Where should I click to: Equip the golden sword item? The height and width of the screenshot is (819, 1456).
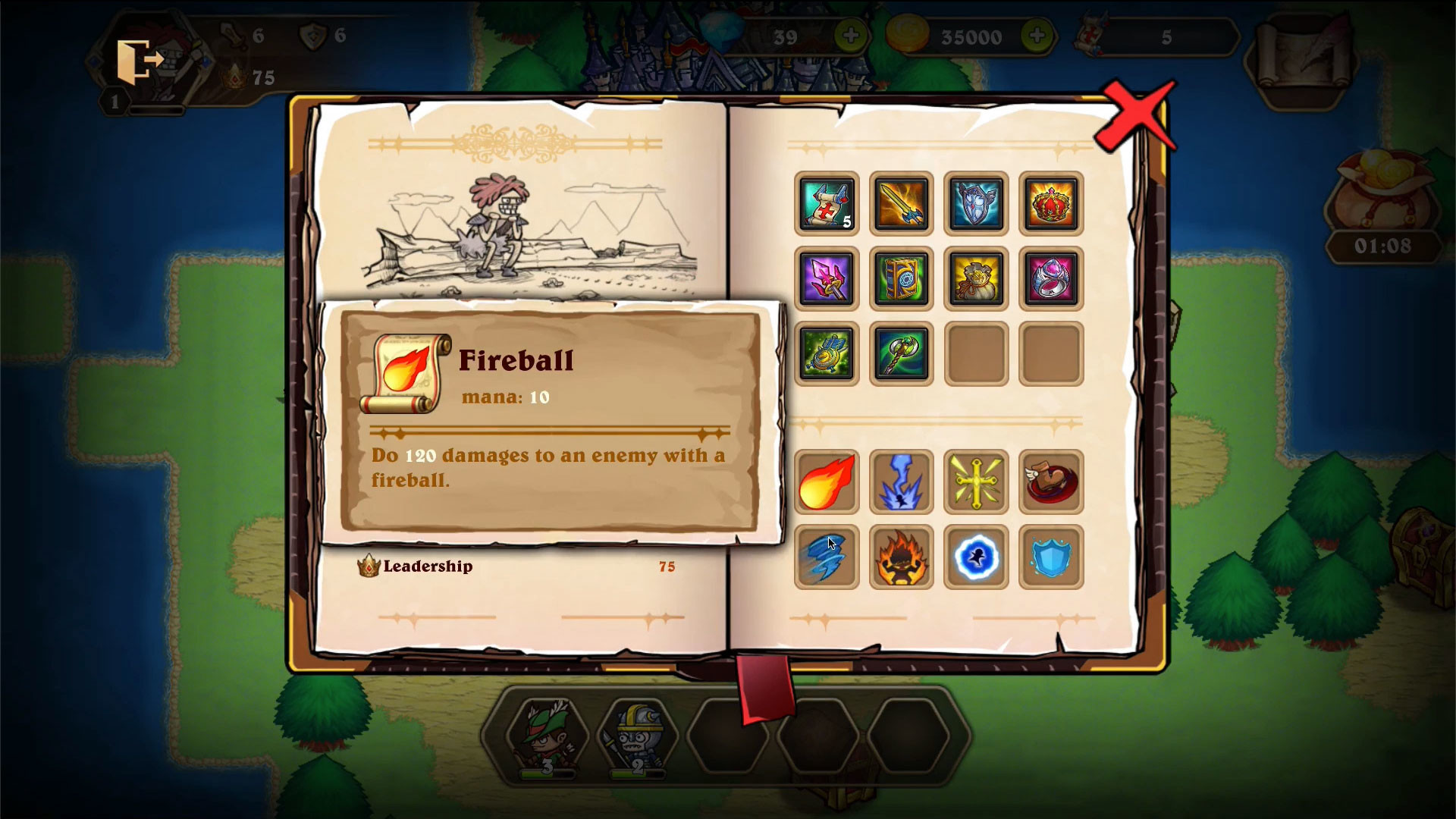pyautogui.click(x=901, y=205)
